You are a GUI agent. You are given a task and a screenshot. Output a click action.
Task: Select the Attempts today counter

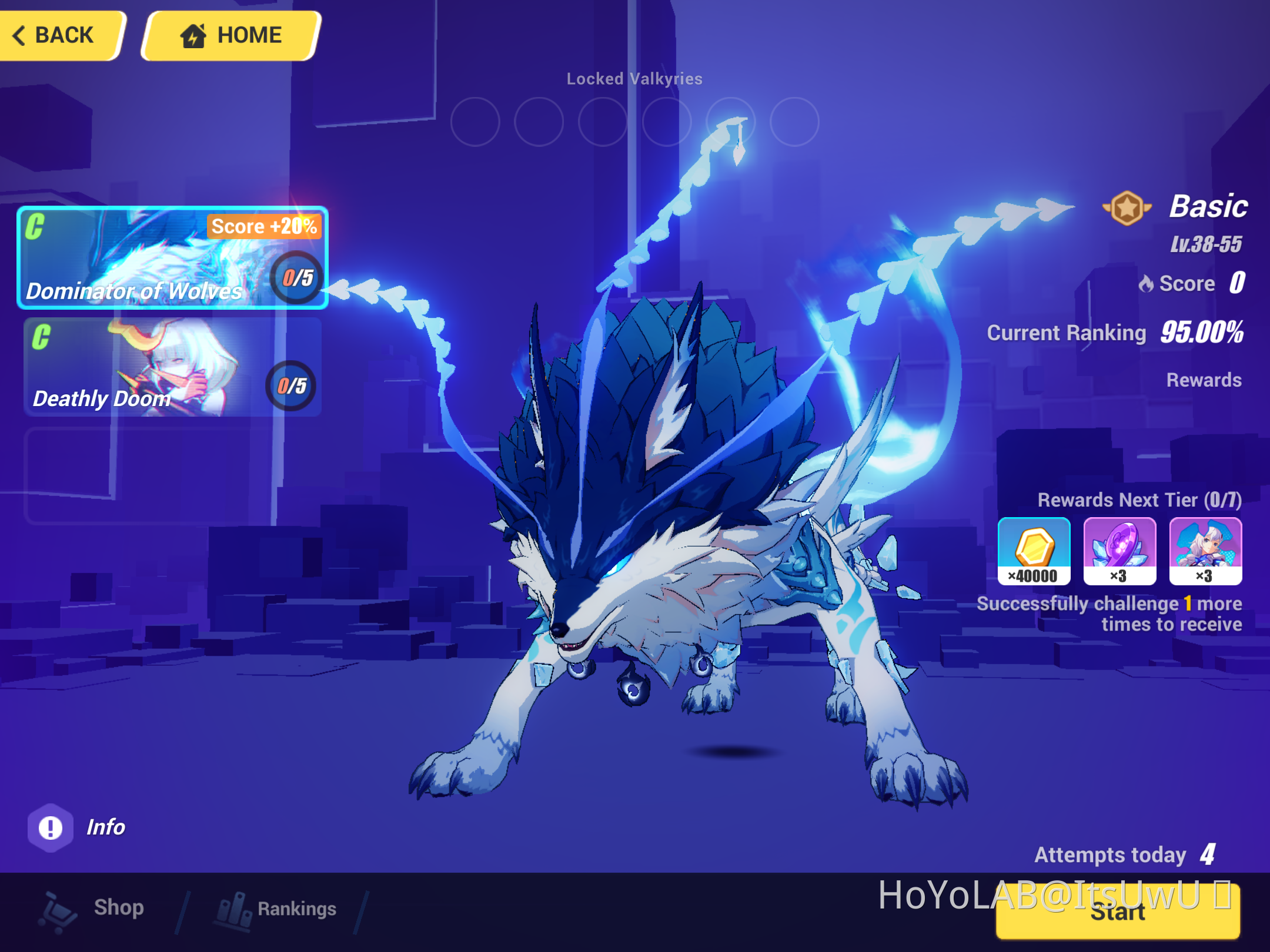[1123, 855]
